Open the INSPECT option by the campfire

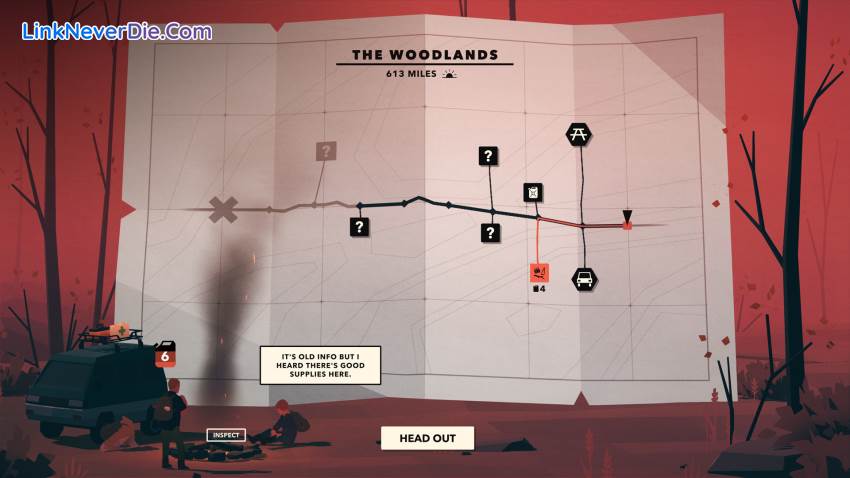(x=226, y=435)
